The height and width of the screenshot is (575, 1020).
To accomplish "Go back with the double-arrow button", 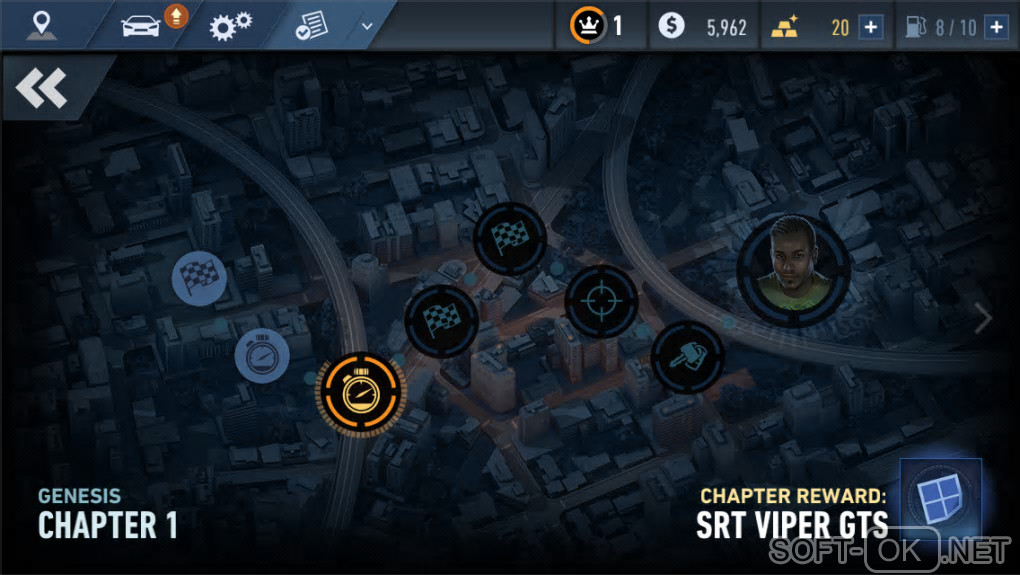I will click(x=42, y=89).
